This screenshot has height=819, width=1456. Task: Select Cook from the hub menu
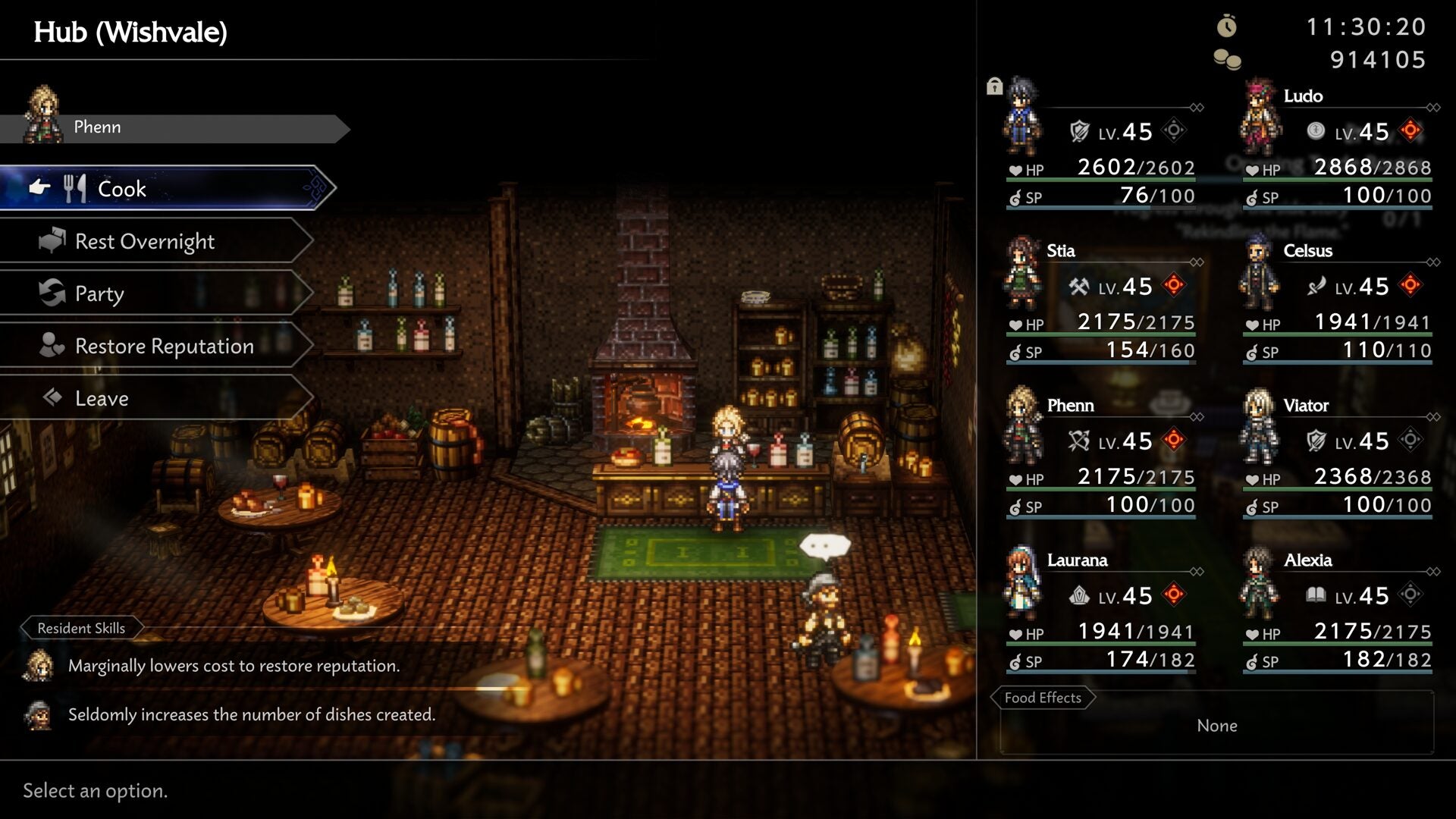pyautogui.click(x=121, y=188)
